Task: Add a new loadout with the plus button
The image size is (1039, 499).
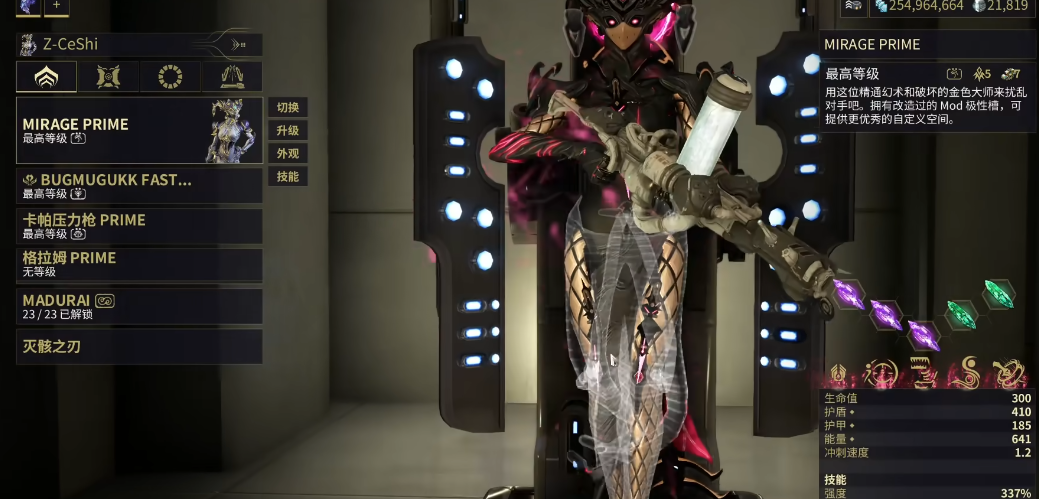Action: coord(56,5)
